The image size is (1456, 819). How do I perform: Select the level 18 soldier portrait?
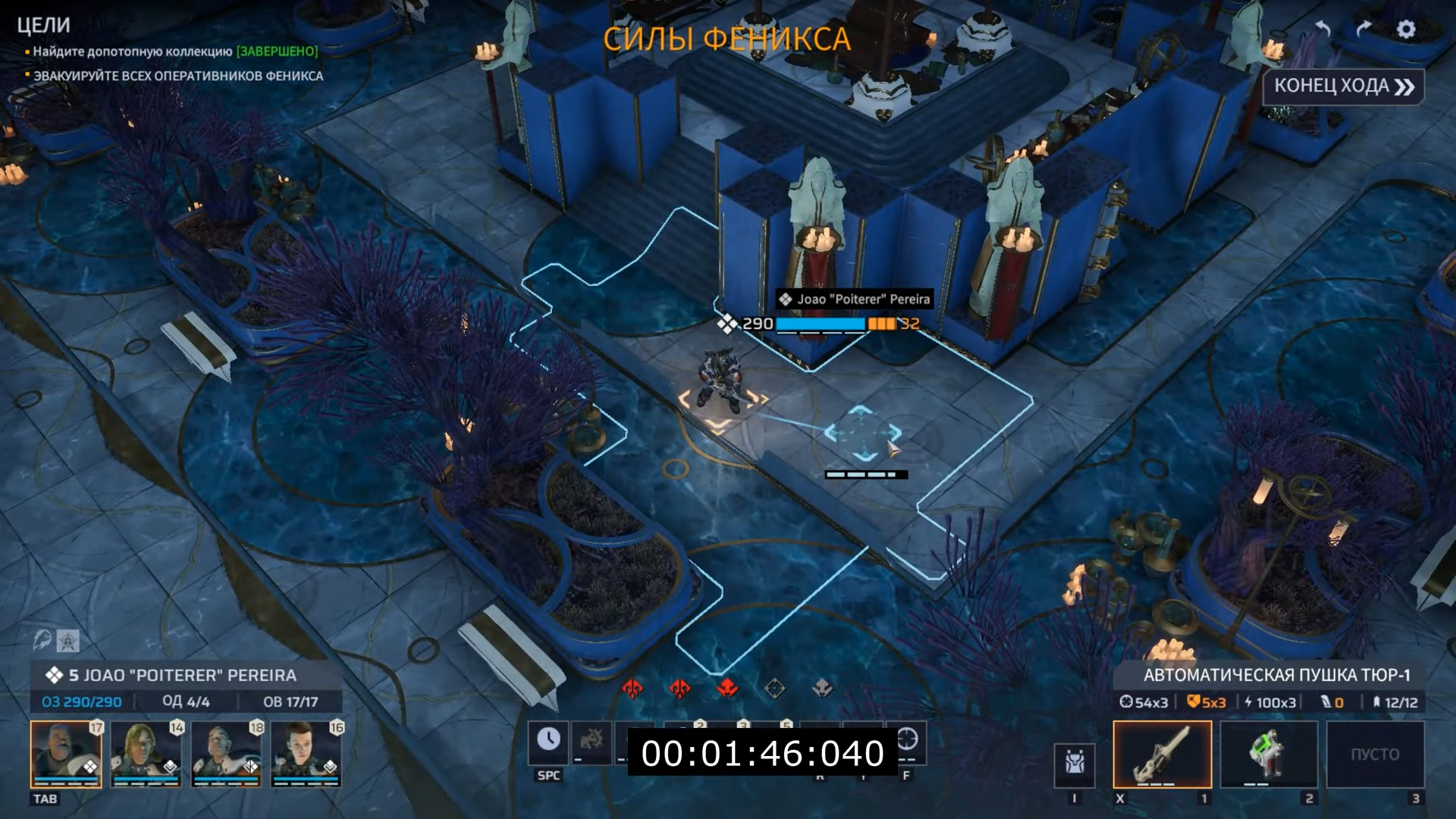227,754
